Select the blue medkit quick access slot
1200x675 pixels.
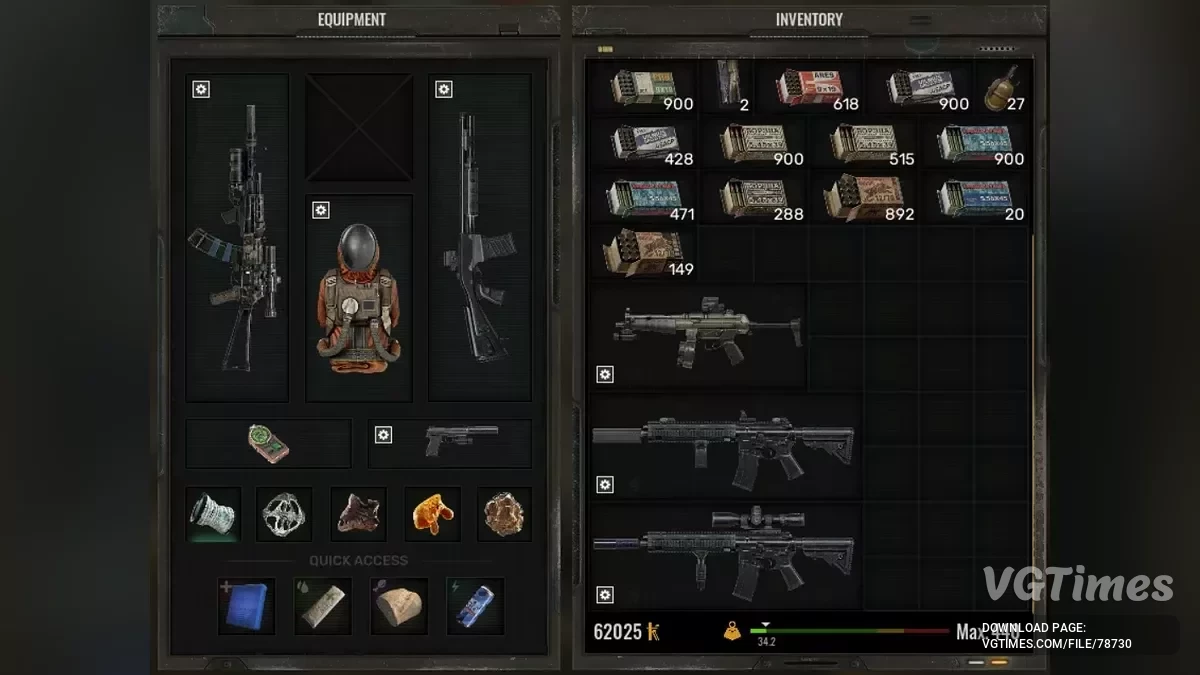pyautogui.click(x=245, y=605)
